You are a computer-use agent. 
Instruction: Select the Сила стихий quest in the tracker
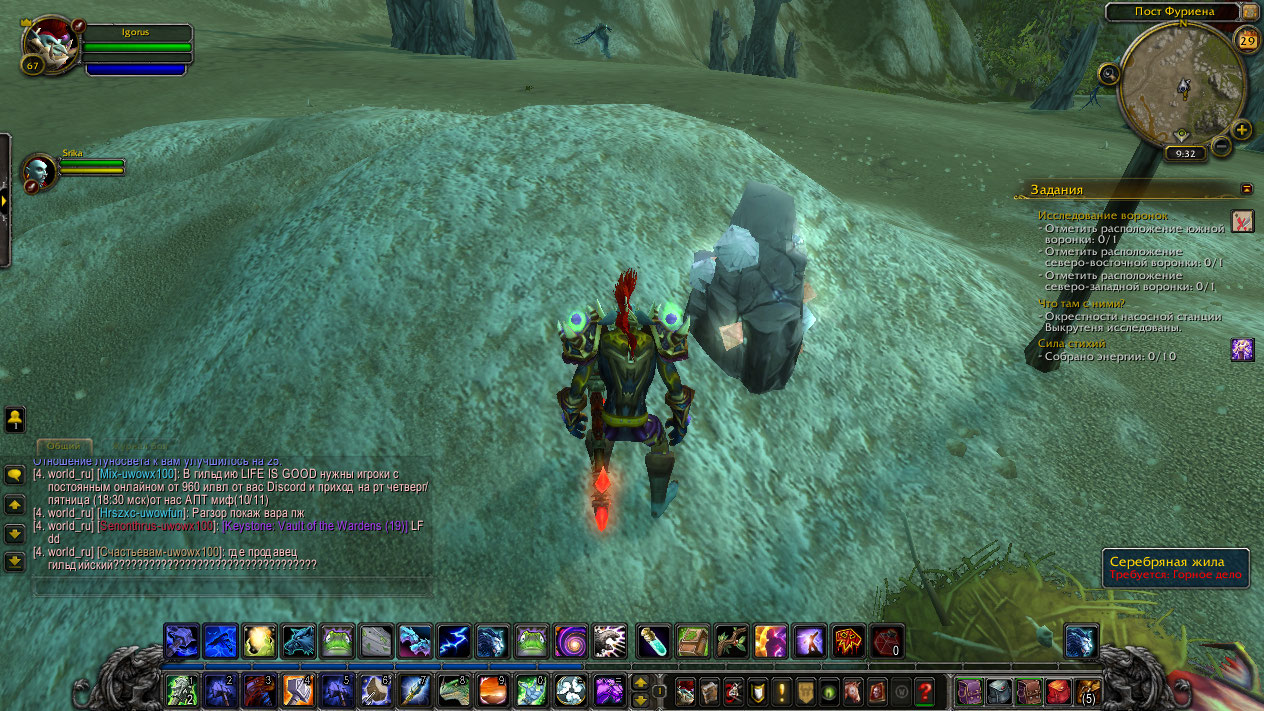tap(1072, 343)
